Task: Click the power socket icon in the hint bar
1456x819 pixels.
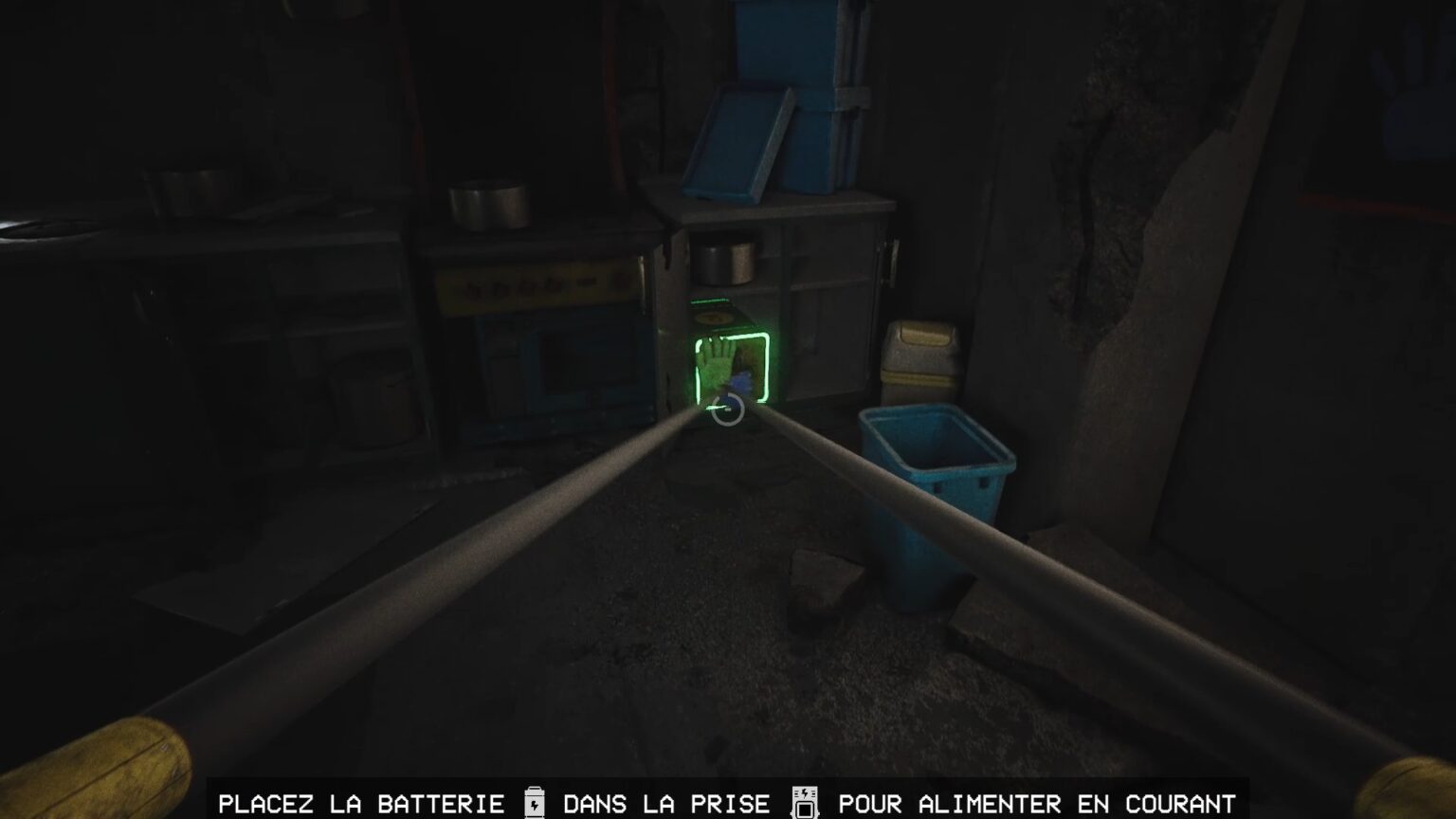Action: coord(805,802)
